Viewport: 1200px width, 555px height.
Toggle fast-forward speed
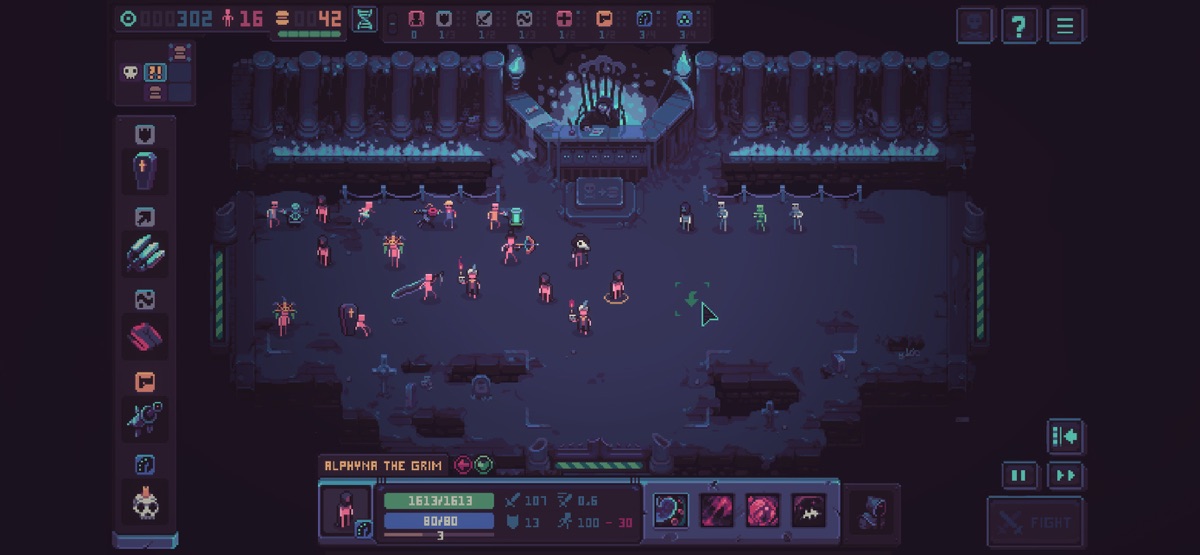coord(1066,476)
